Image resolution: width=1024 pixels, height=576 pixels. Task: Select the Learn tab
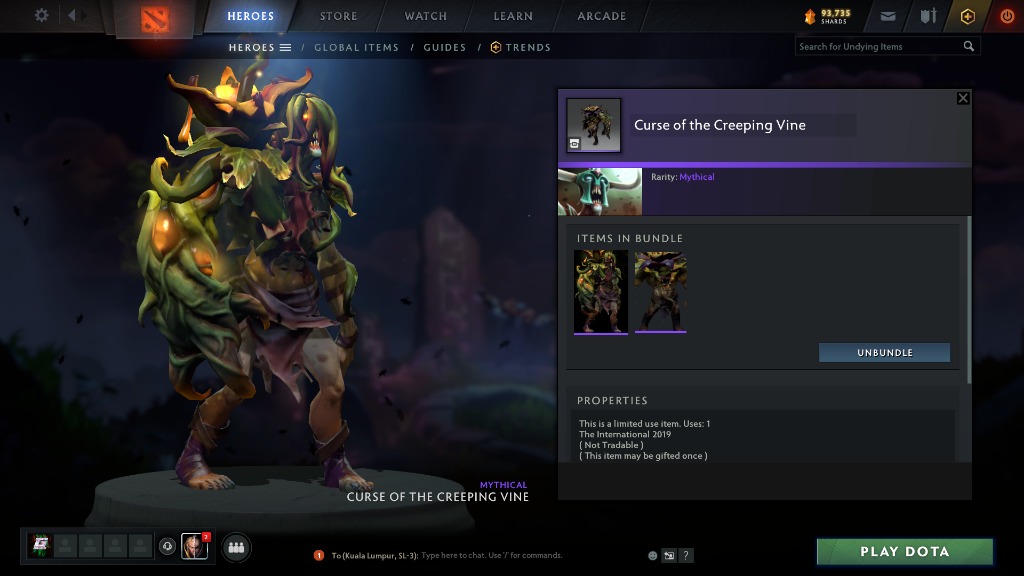coord(512,16)
